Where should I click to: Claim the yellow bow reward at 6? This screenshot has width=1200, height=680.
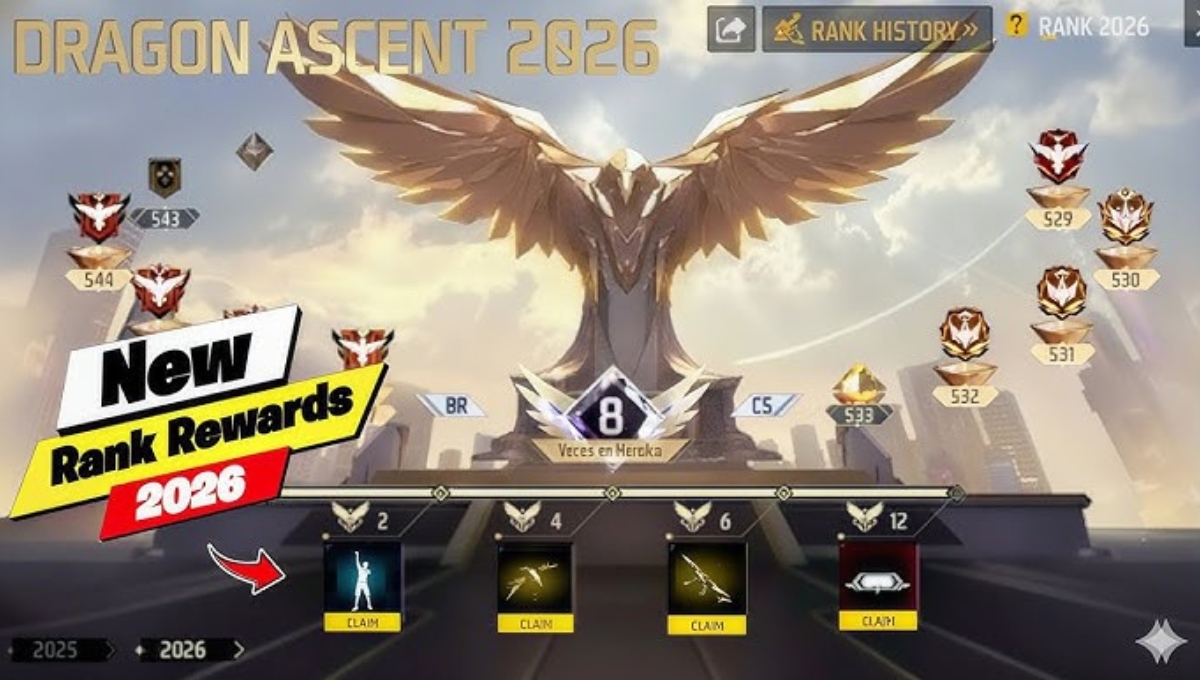707,625
